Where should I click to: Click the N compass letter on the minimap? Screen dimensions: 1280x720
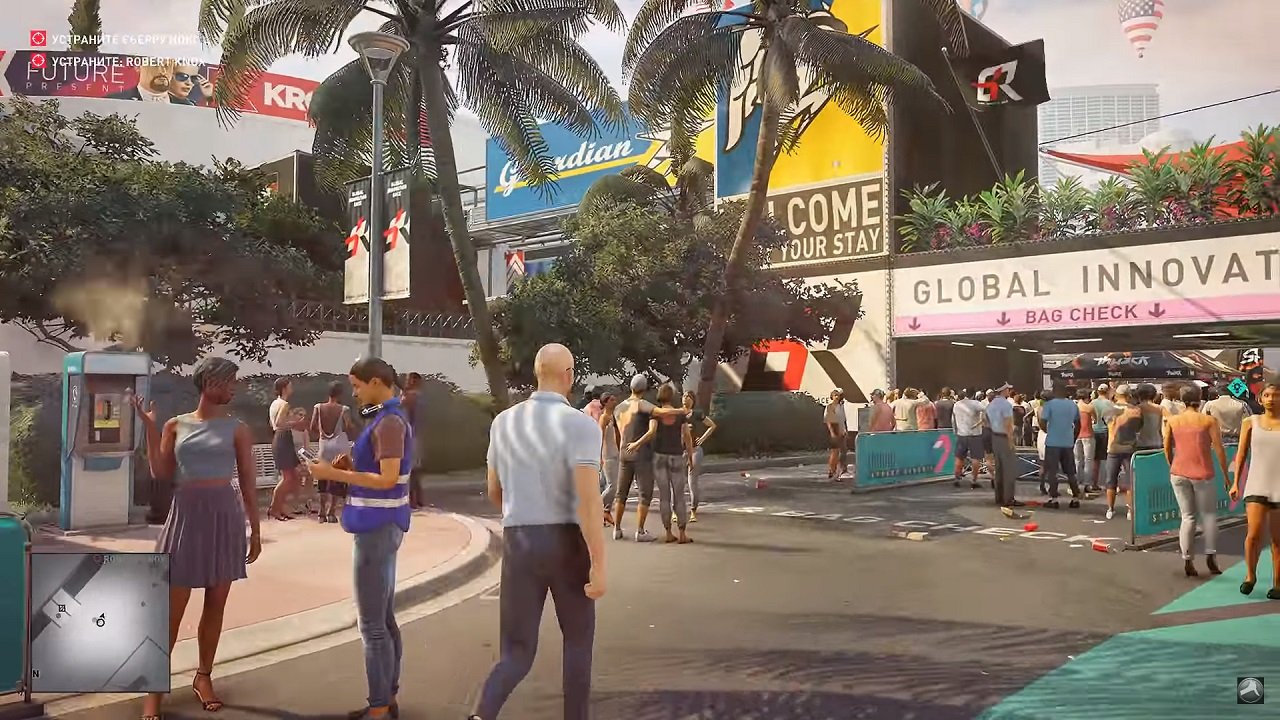tap(34, 673)
